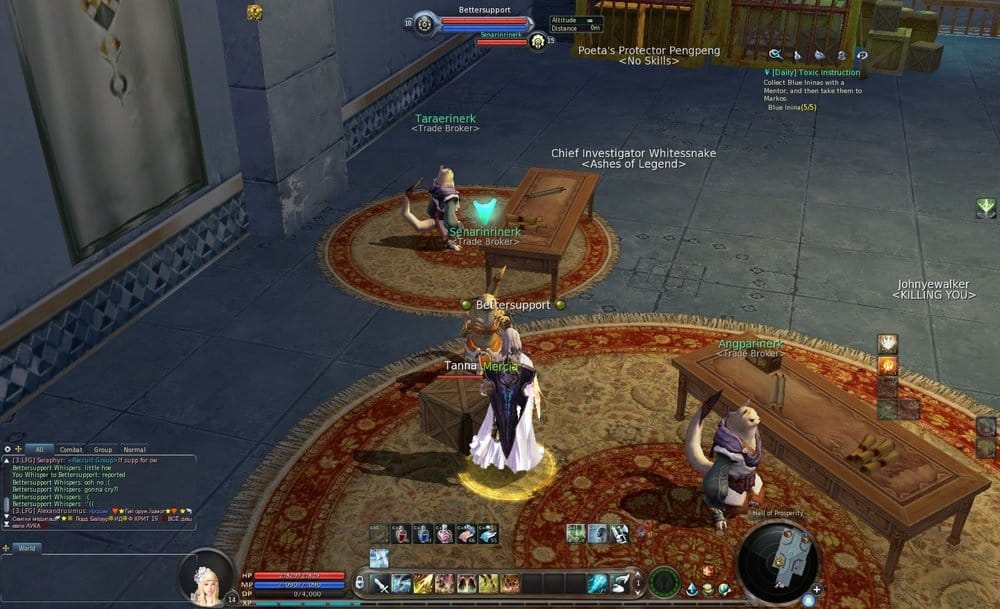
Task: Click the magnifier icon above quest tracker
Action: coord(775,55)
